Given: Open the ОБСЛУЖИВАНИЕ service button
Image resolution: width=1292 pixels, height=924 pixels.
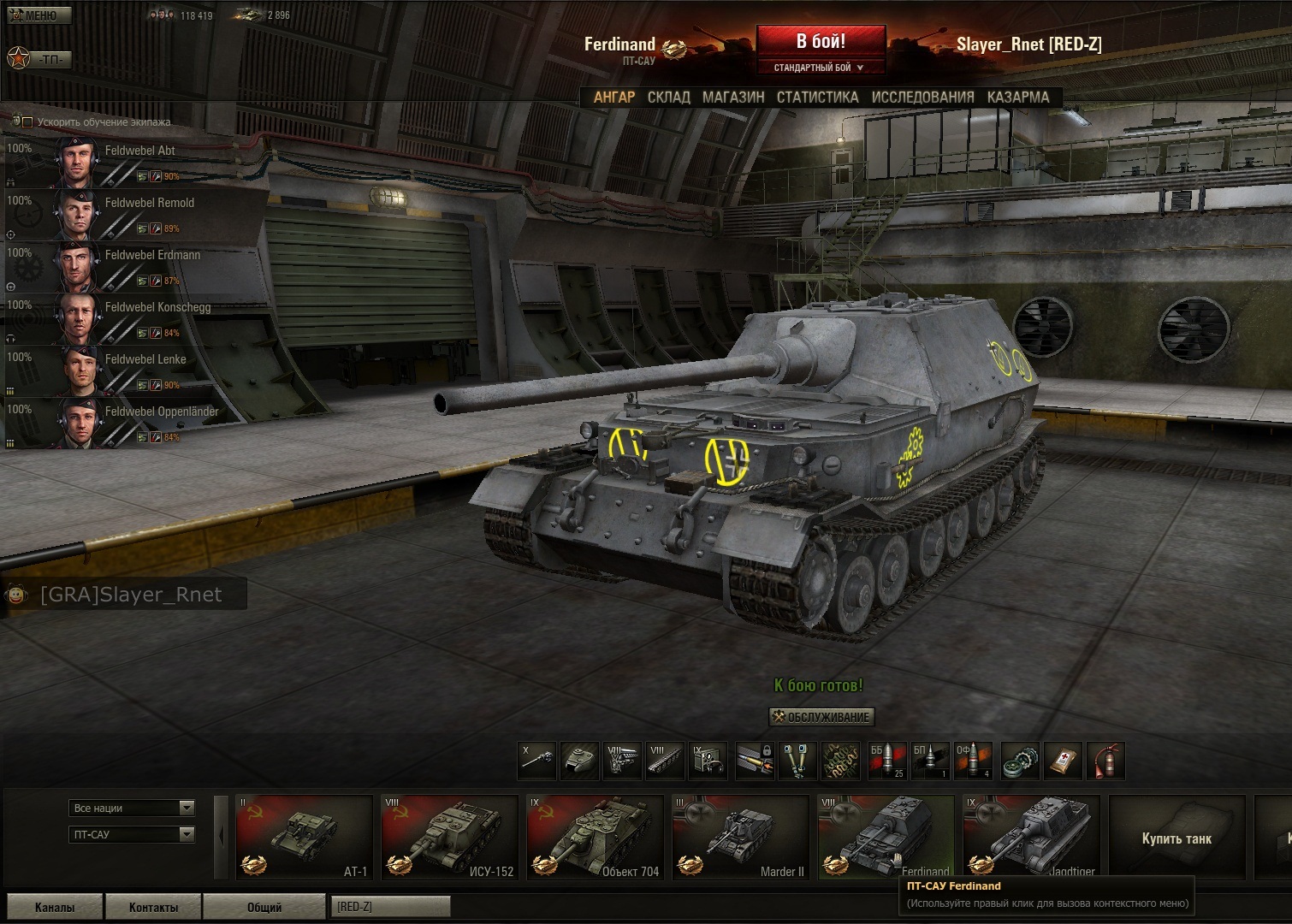Looking at the screenshot, I should point(821,717).
